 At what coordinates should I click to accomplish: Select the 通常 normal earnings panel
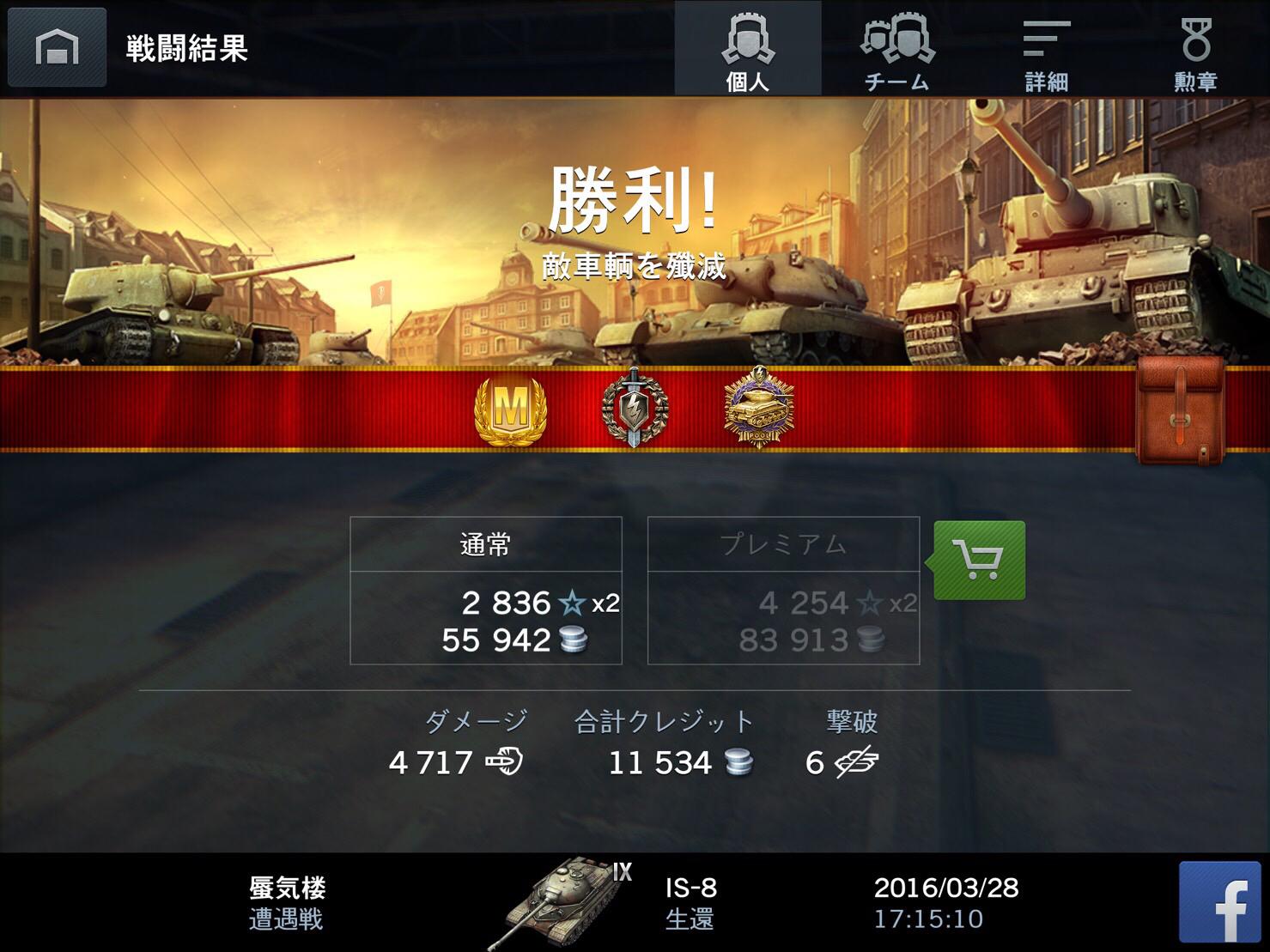click(x=487, y=545)
